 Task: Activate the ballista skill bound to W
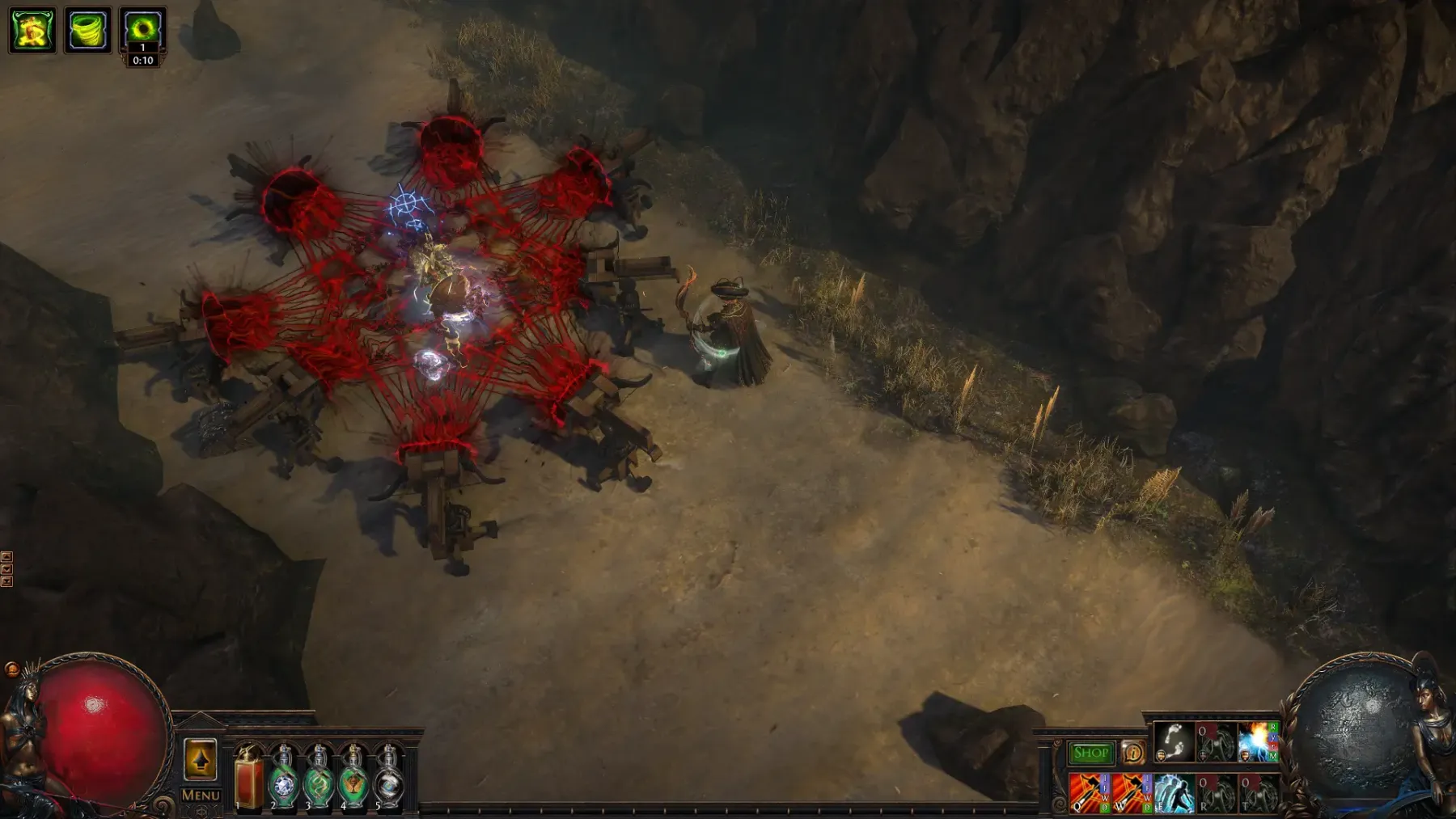[x=1131, y=792]
